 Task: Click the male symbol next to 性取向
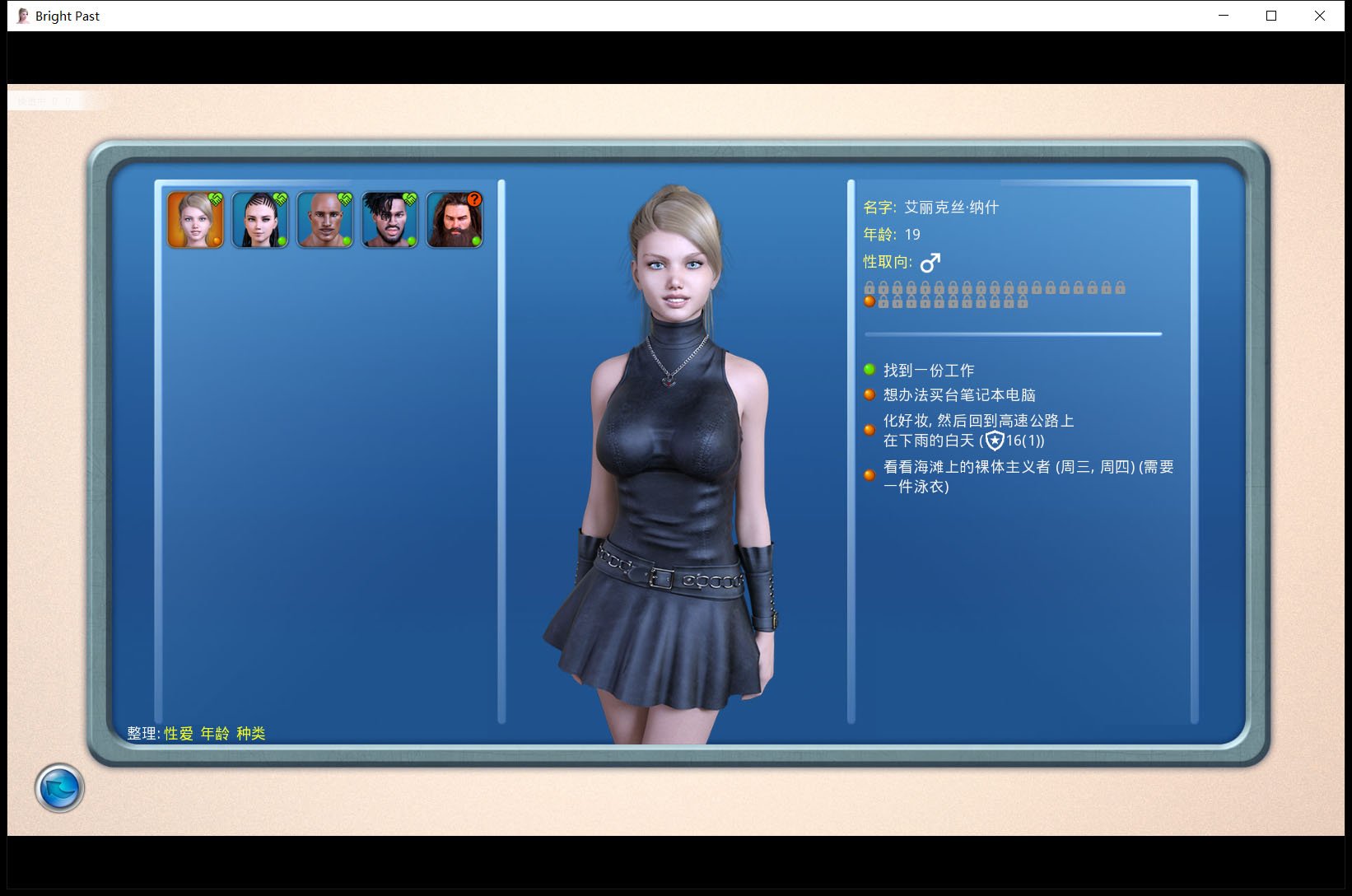931,262
